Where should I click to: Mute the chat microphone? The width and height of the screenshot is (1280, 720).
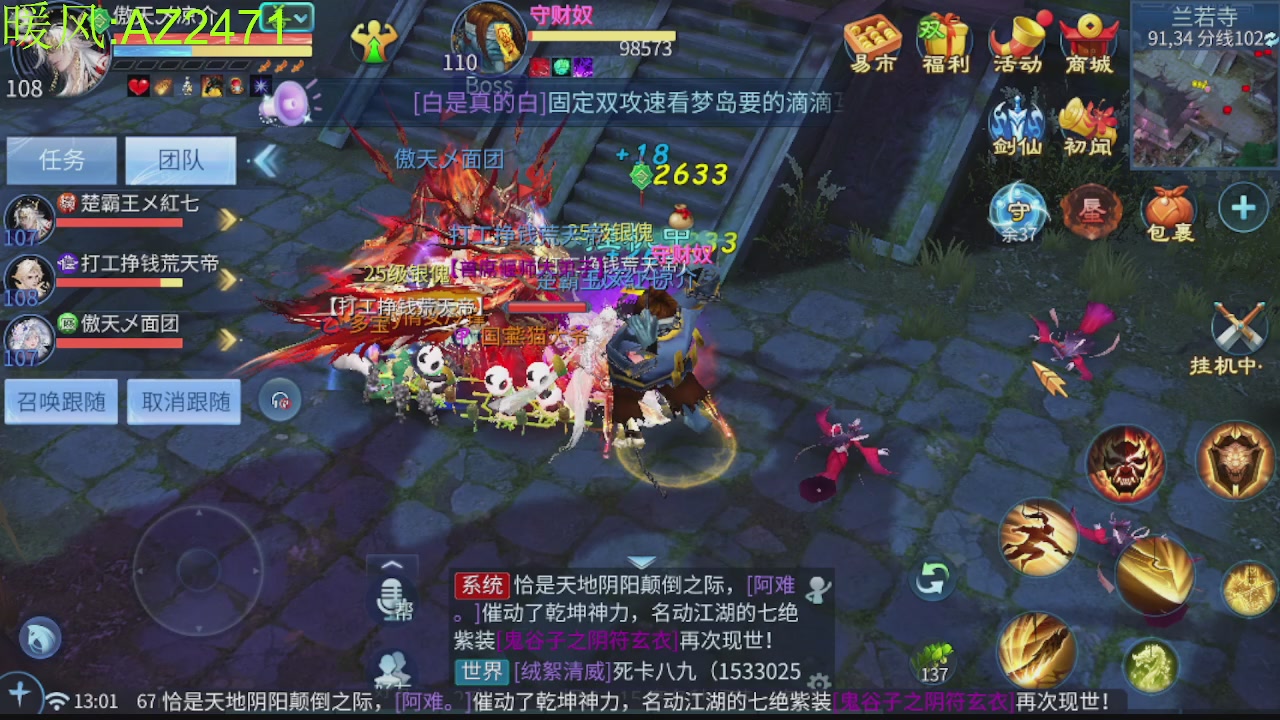[391, 597]
